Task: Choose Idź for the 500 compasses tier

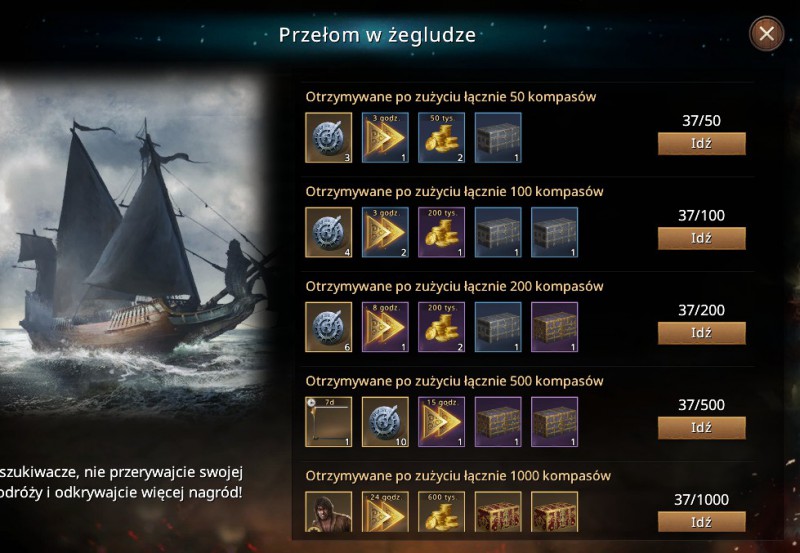Action: [701, 428]
